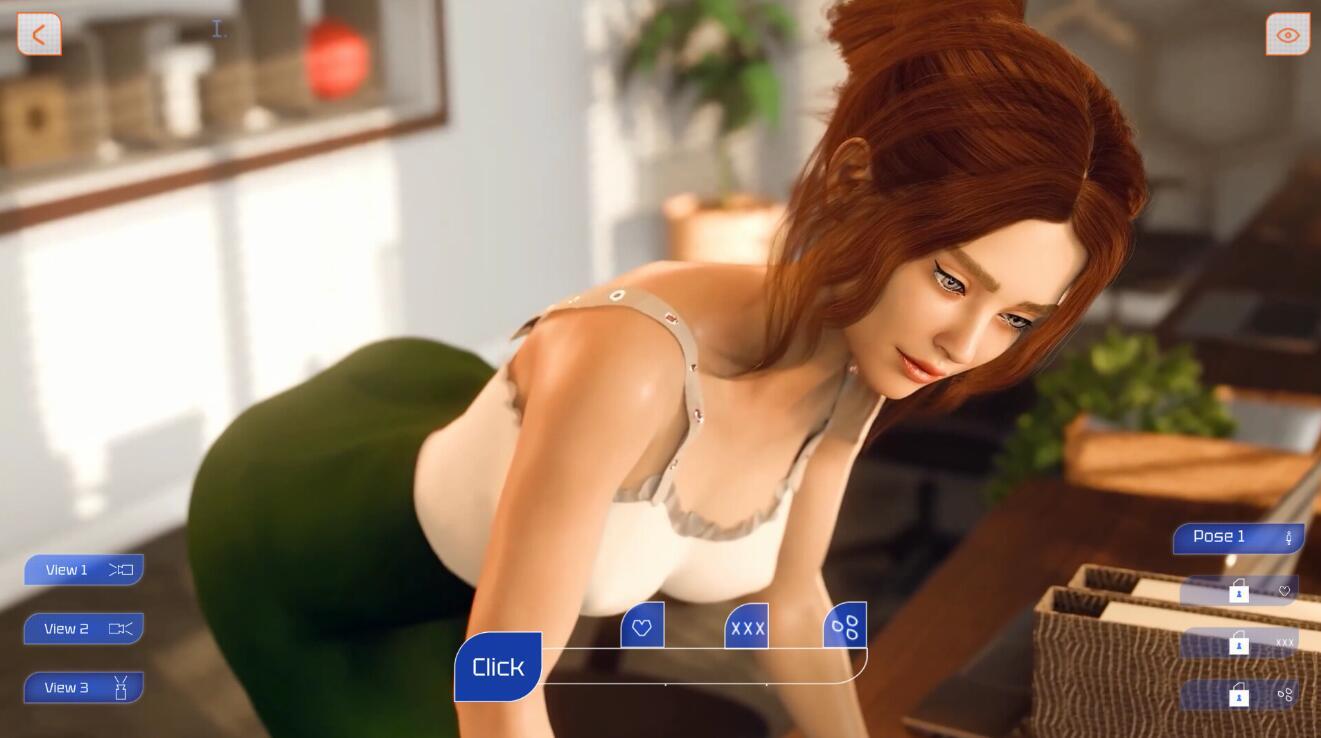
Task: Select the heart mode icon
Action: tap(641, 625)
